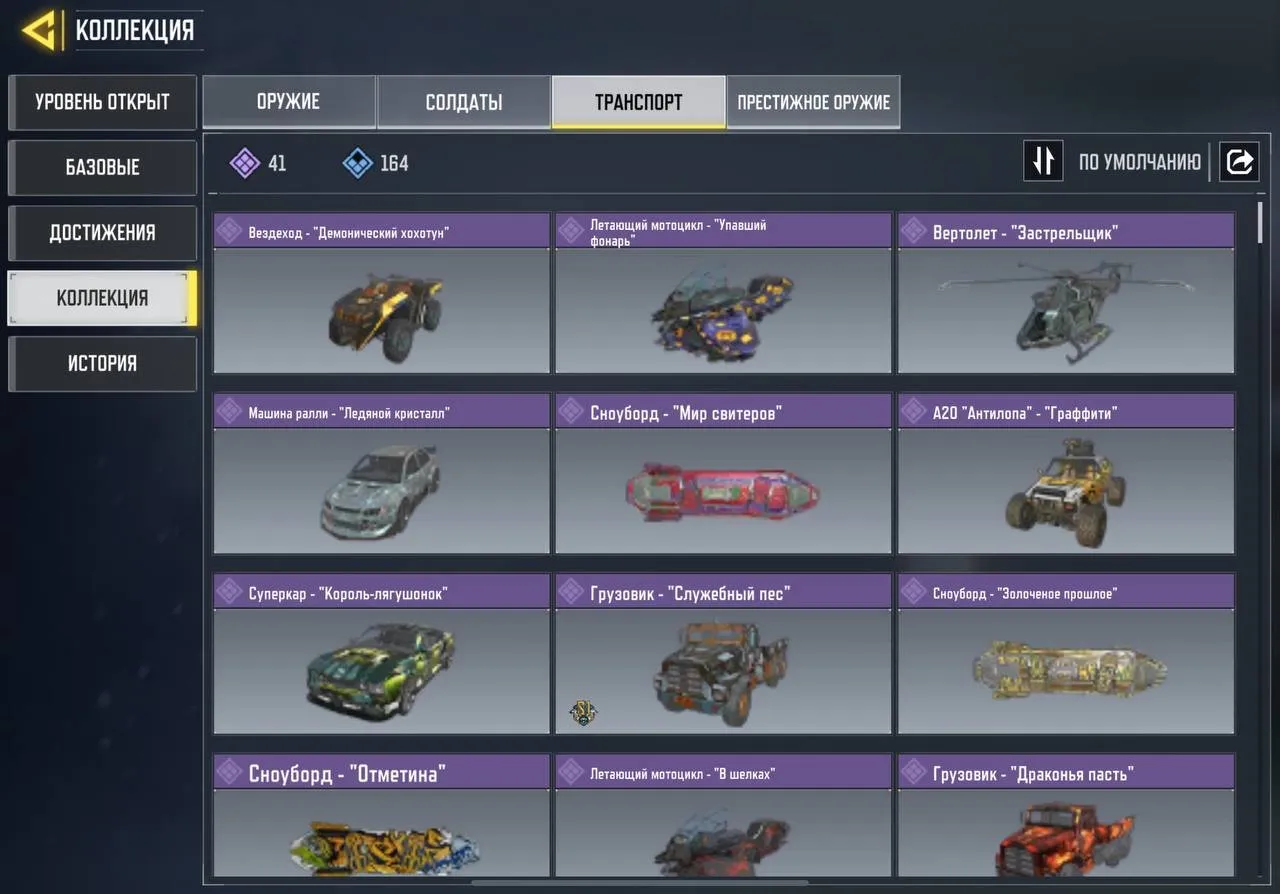The image size is (1280, 894).
Task: Open the СОЛДАТЫ tab
Action: pyautogui.click(x=463, y=101)
